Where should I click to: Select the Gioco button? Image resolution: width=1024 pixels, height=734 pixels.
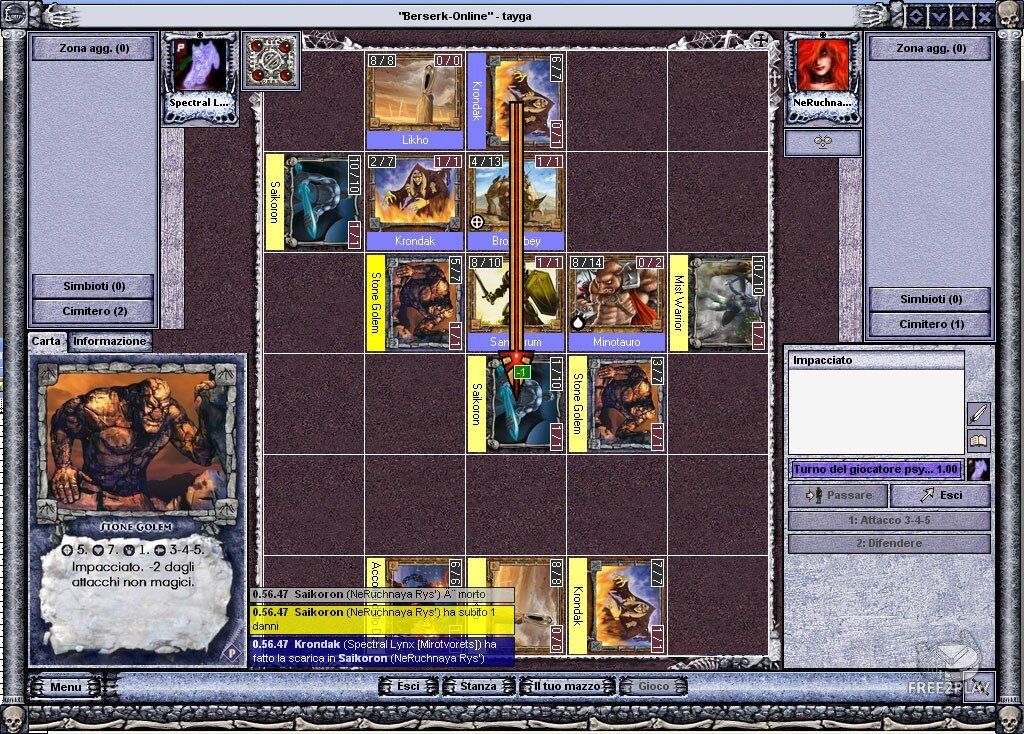pyautogui.click(x=654, y=687)
